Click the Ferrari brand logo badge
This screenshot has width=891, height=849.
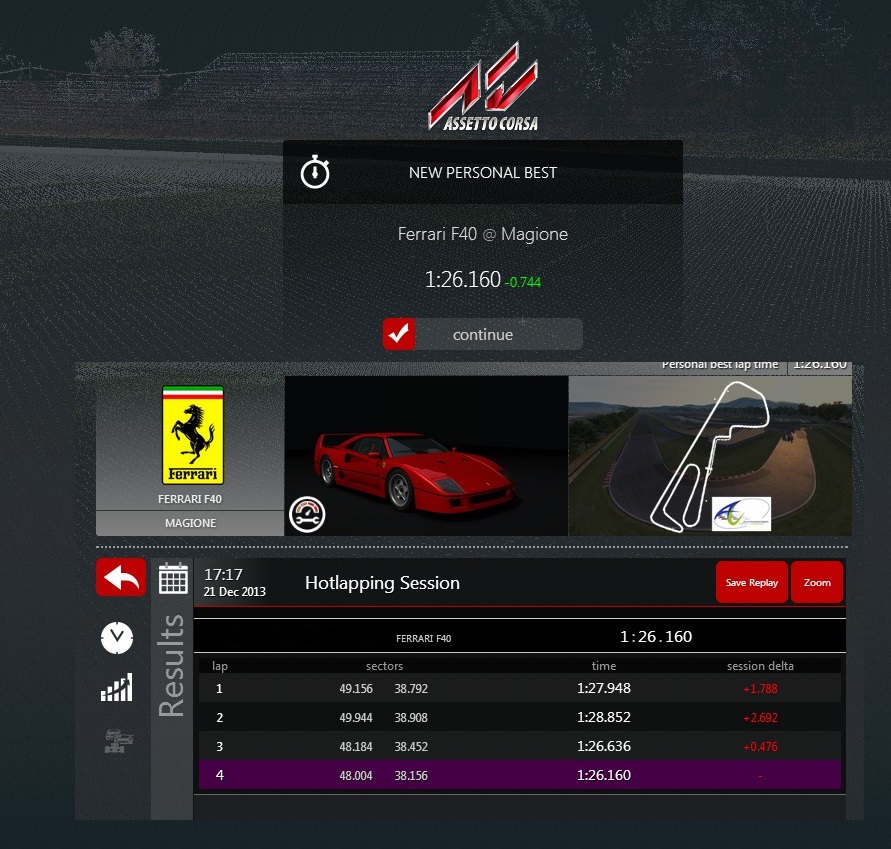pos(192,436)
